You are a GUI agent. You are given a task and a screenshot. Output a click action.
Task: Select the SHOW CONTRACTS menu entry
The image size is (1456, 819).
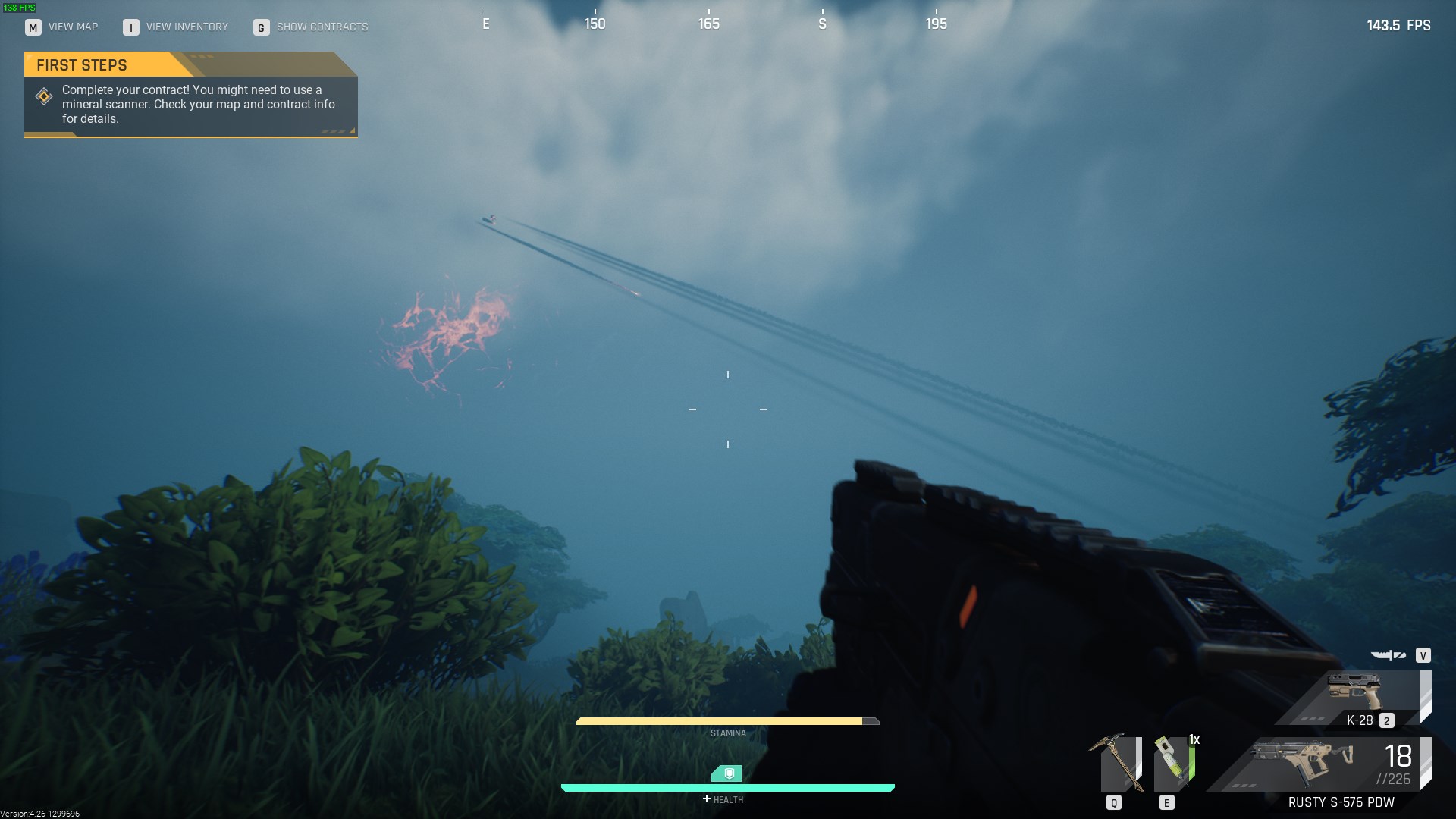[322, 27]
